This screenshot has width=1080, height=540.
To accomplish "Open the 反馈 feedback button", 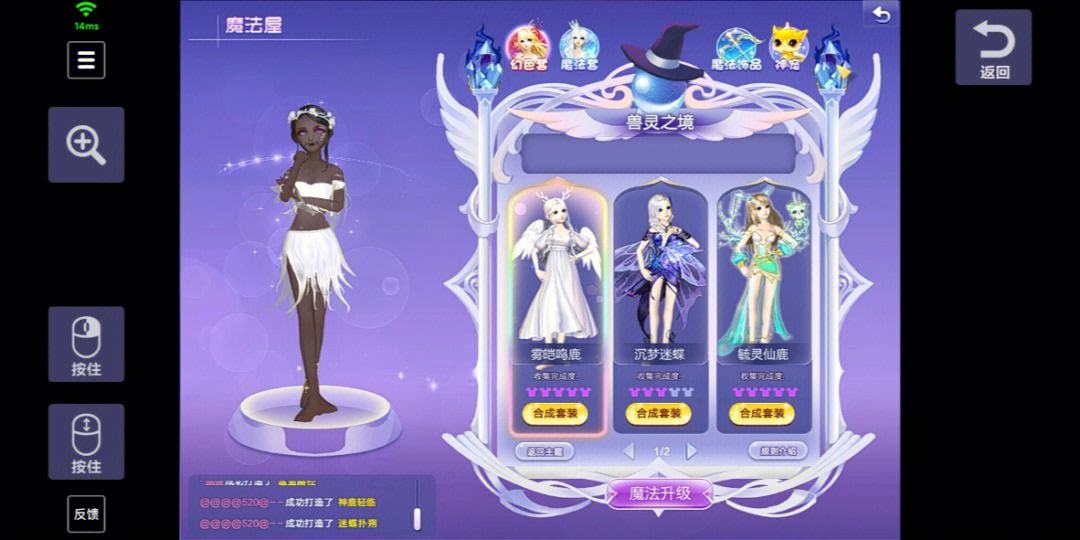I will tap(86, 514).
